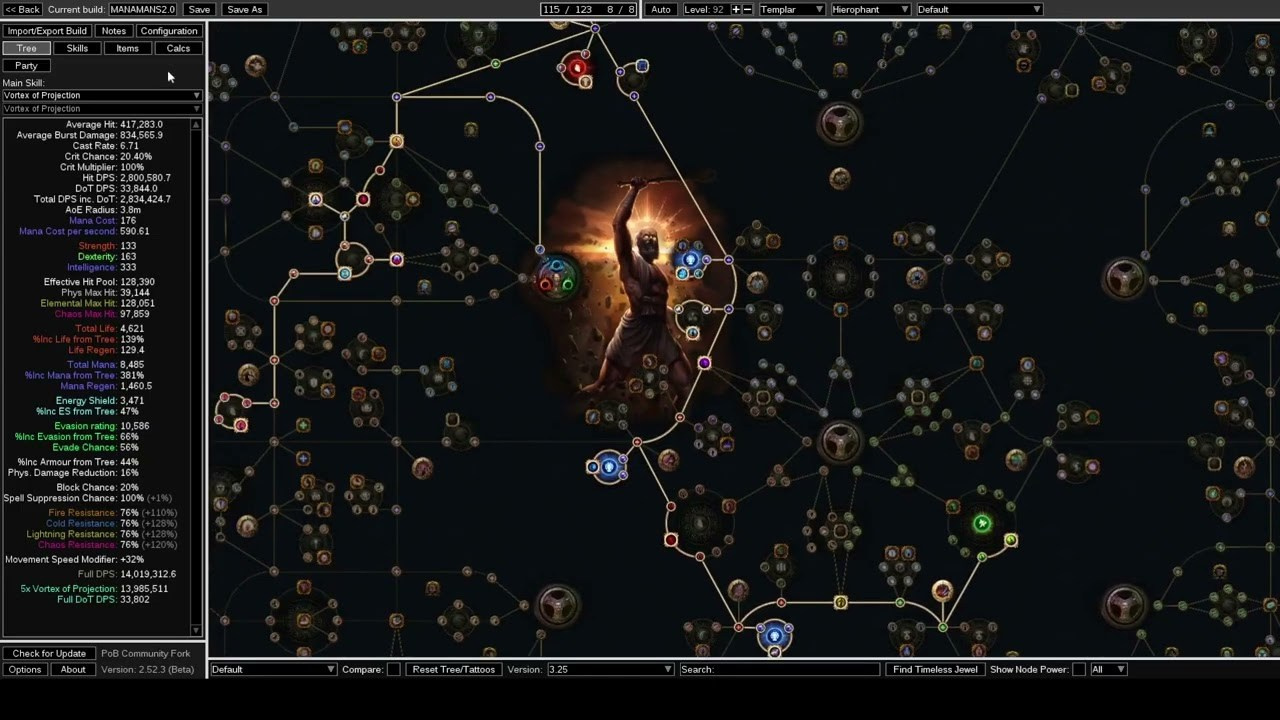
Task: Open the Main Skill dropdown showing Vortex of Projection
Action: tap(100, 95)
